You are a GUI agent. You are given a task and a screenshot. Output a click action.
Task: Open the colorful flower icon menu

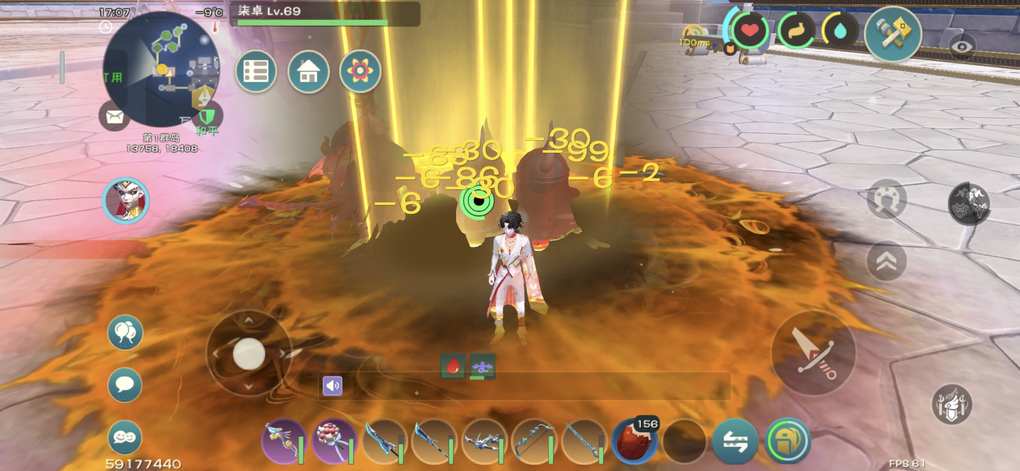(x=360, y=72)
